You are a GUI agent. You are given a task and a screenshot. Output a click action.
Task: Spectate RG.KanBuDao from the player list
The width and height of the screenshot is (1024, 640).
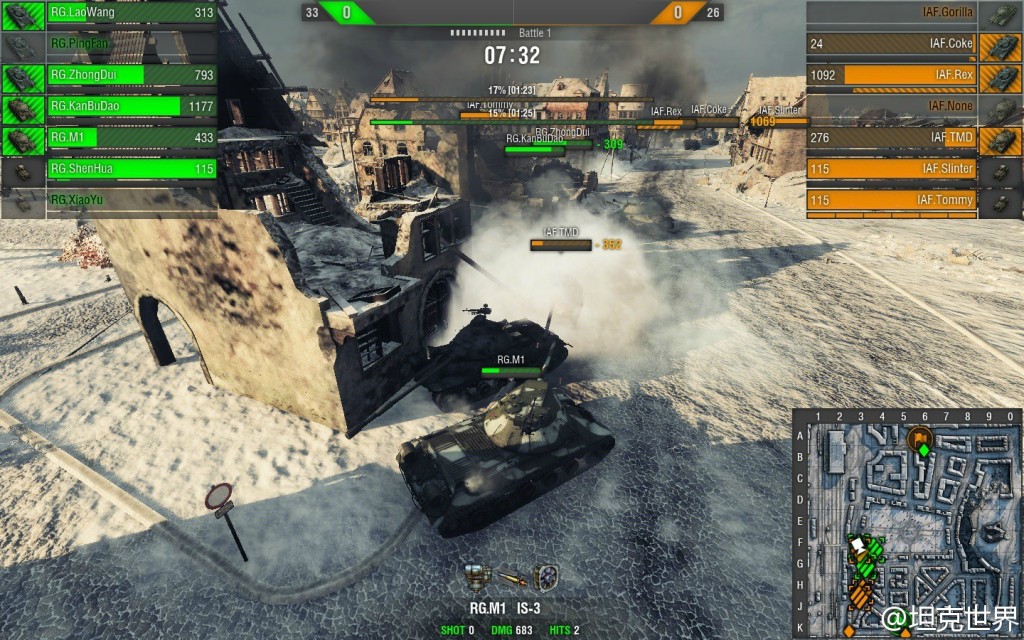(x=110, y=107)
